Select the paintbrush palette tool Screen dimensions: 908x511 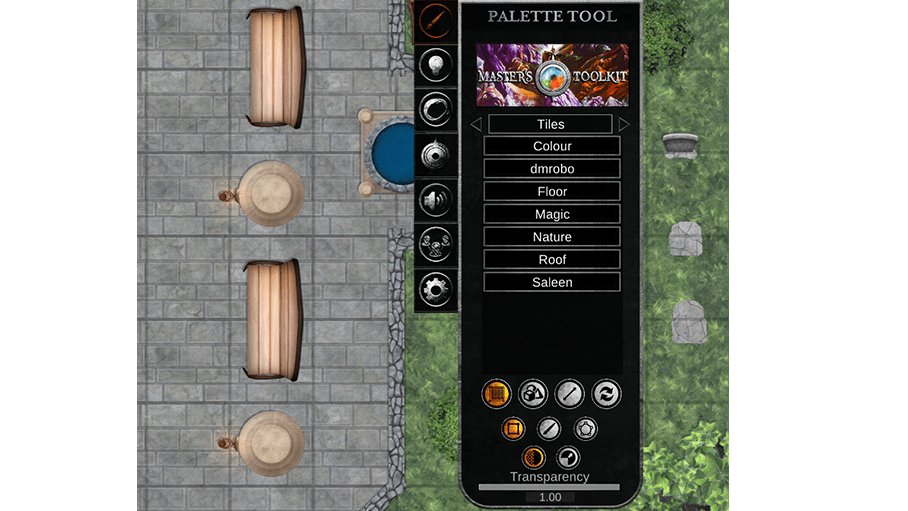435,21
